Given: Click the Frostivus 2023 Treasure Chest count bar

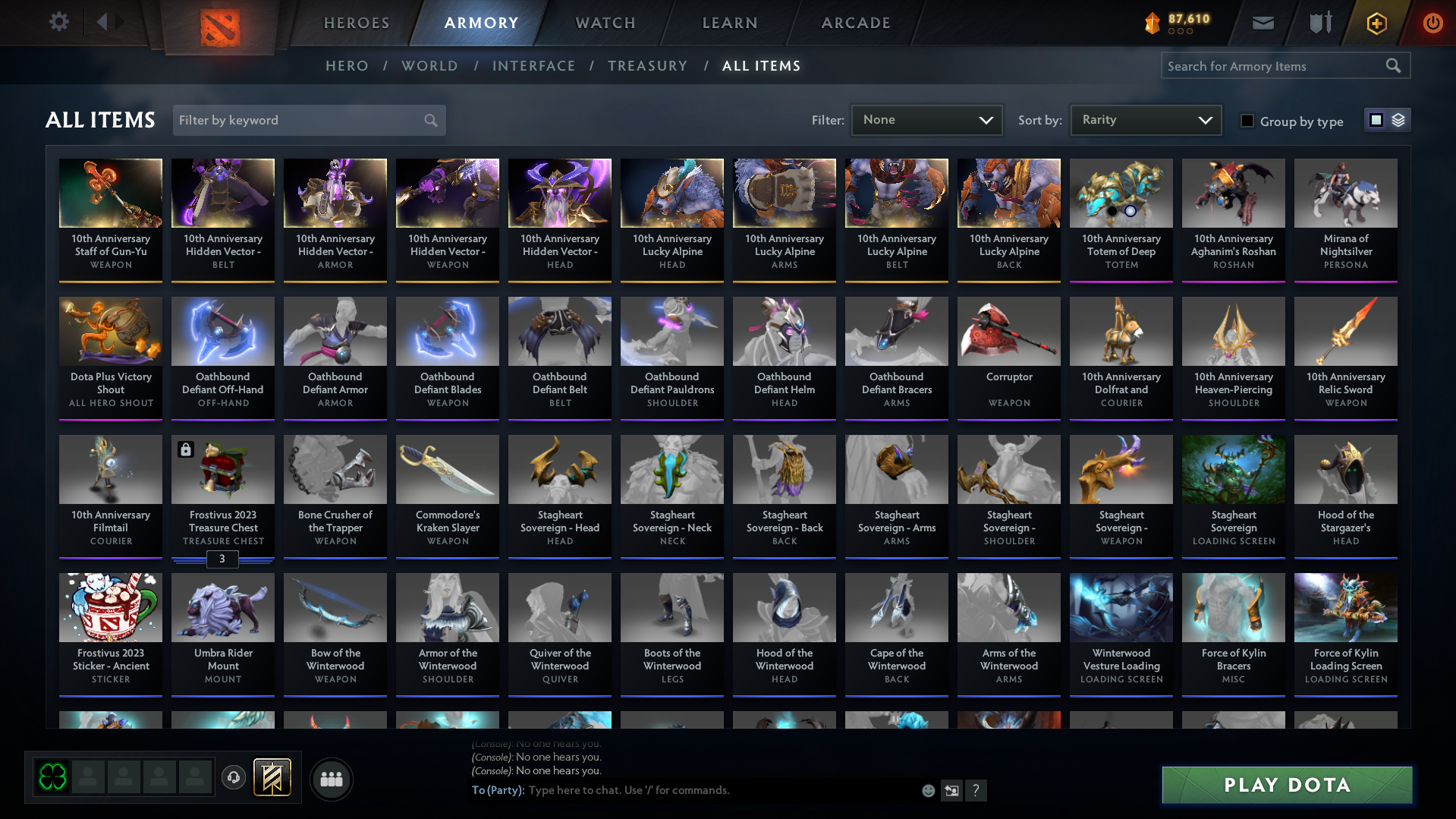Looking at the screenshot, I should (x=222, y=559).
